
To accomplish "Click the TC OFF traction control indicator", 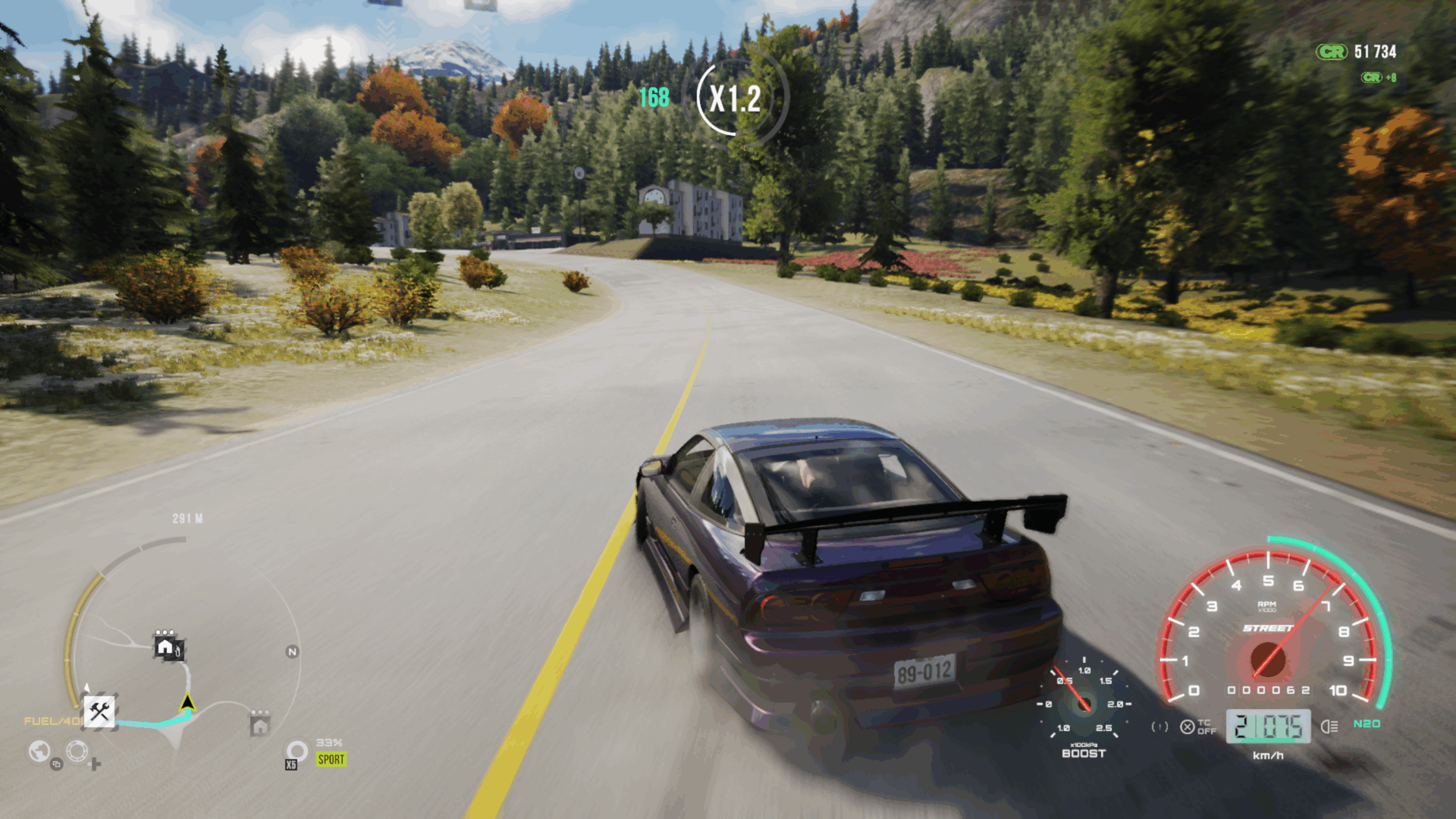I will [1198, 726].
